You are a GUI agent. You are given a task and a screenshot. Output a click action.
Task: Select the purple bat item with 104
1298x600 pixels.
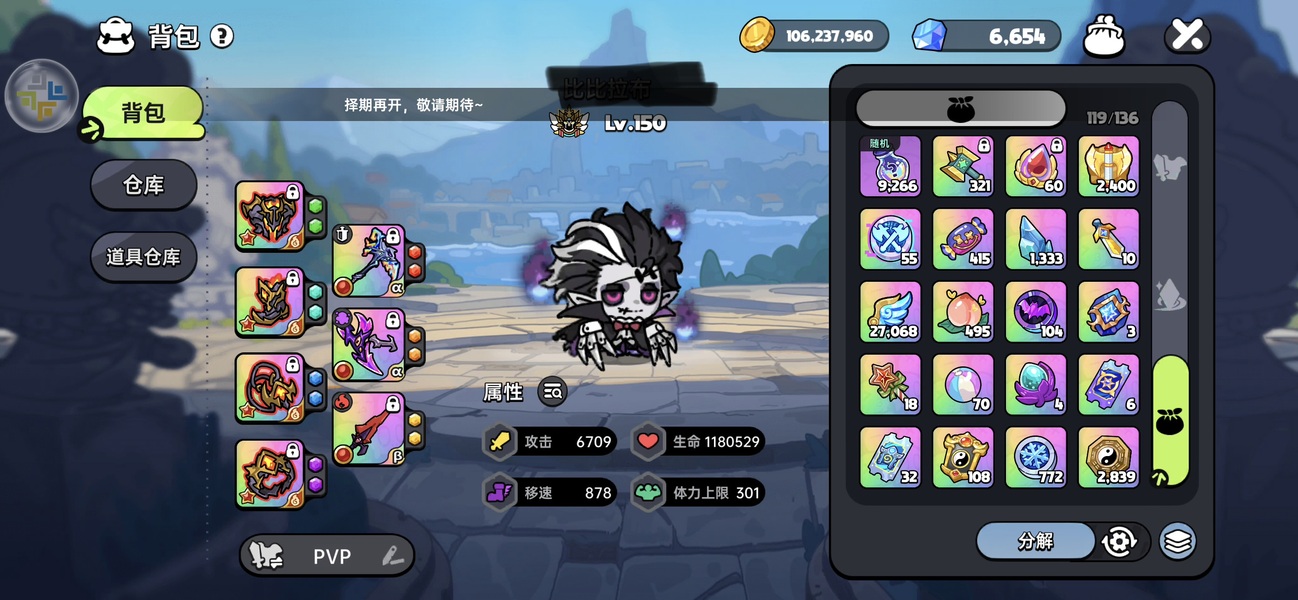[1036, 311]
